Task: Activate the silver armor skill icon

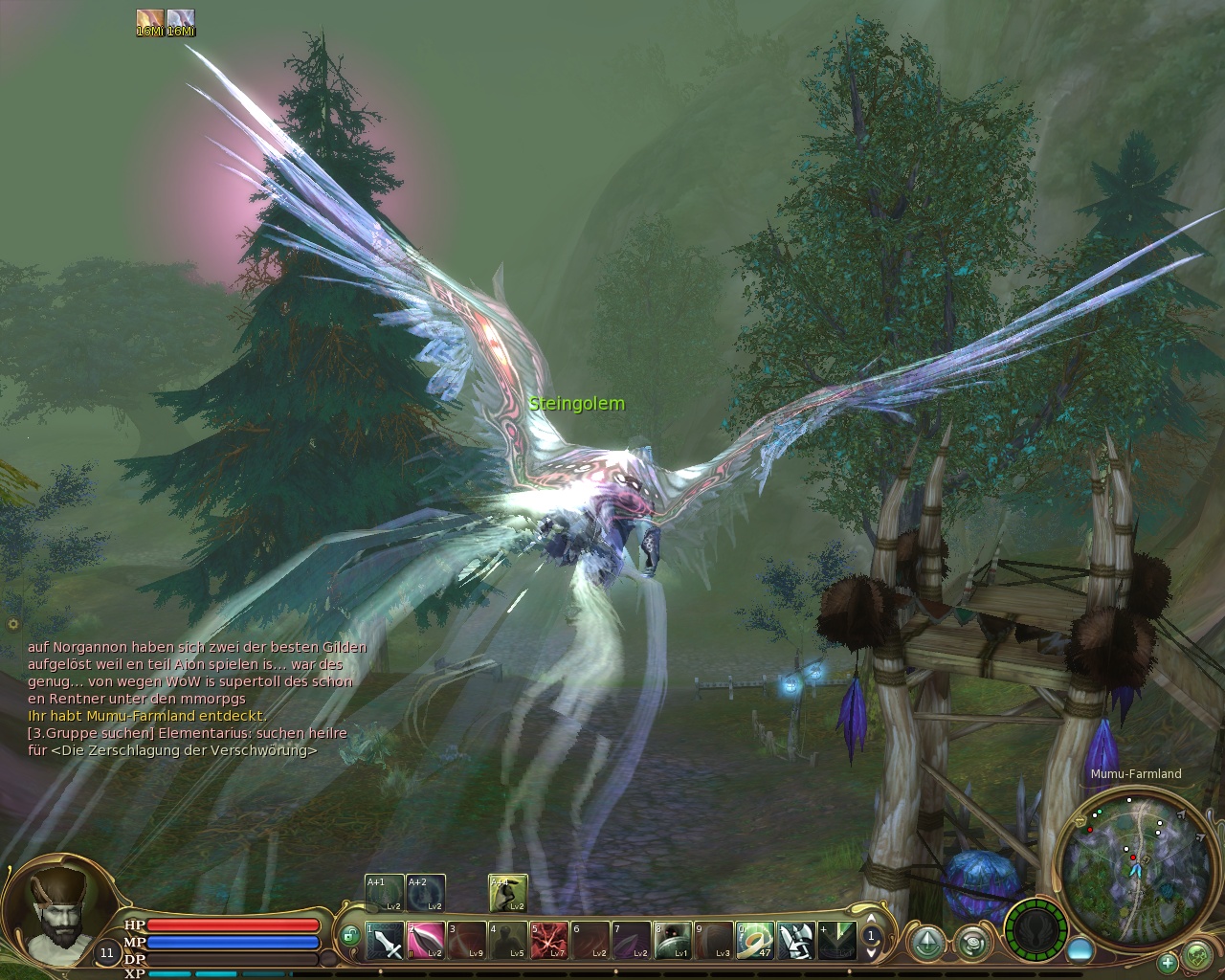Action: (x=796, y=941)
